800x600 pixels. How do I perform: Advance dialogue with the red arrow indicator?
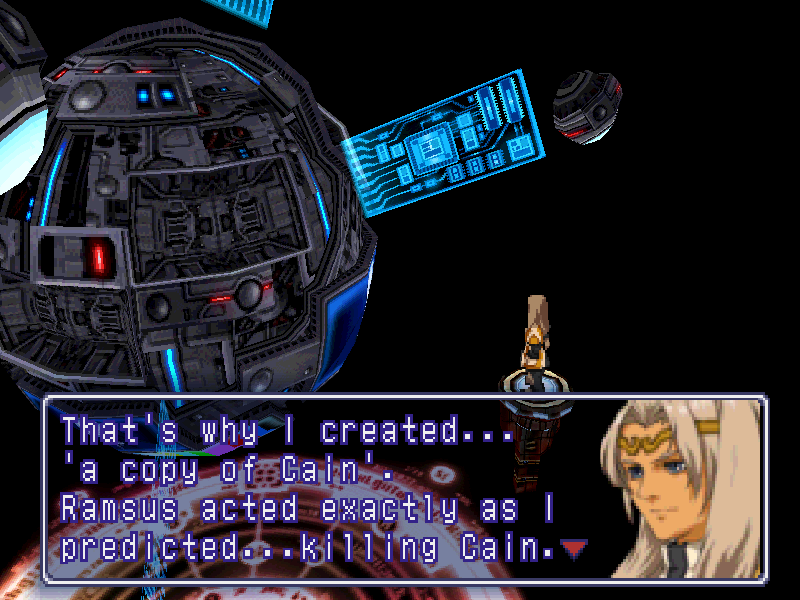pos(572,547)
